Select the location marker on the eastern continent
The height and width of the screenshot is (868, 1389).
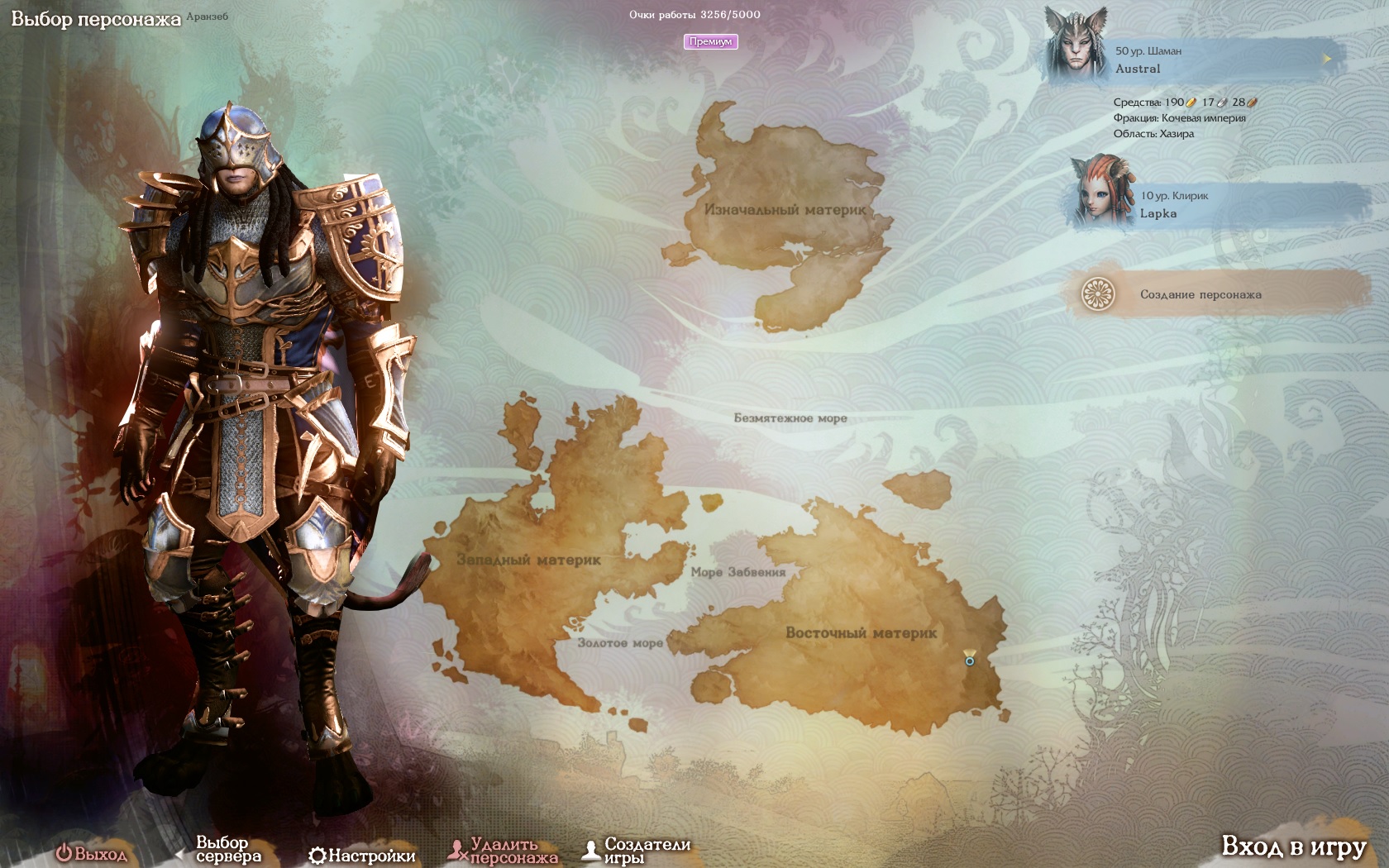pos(970,659)
